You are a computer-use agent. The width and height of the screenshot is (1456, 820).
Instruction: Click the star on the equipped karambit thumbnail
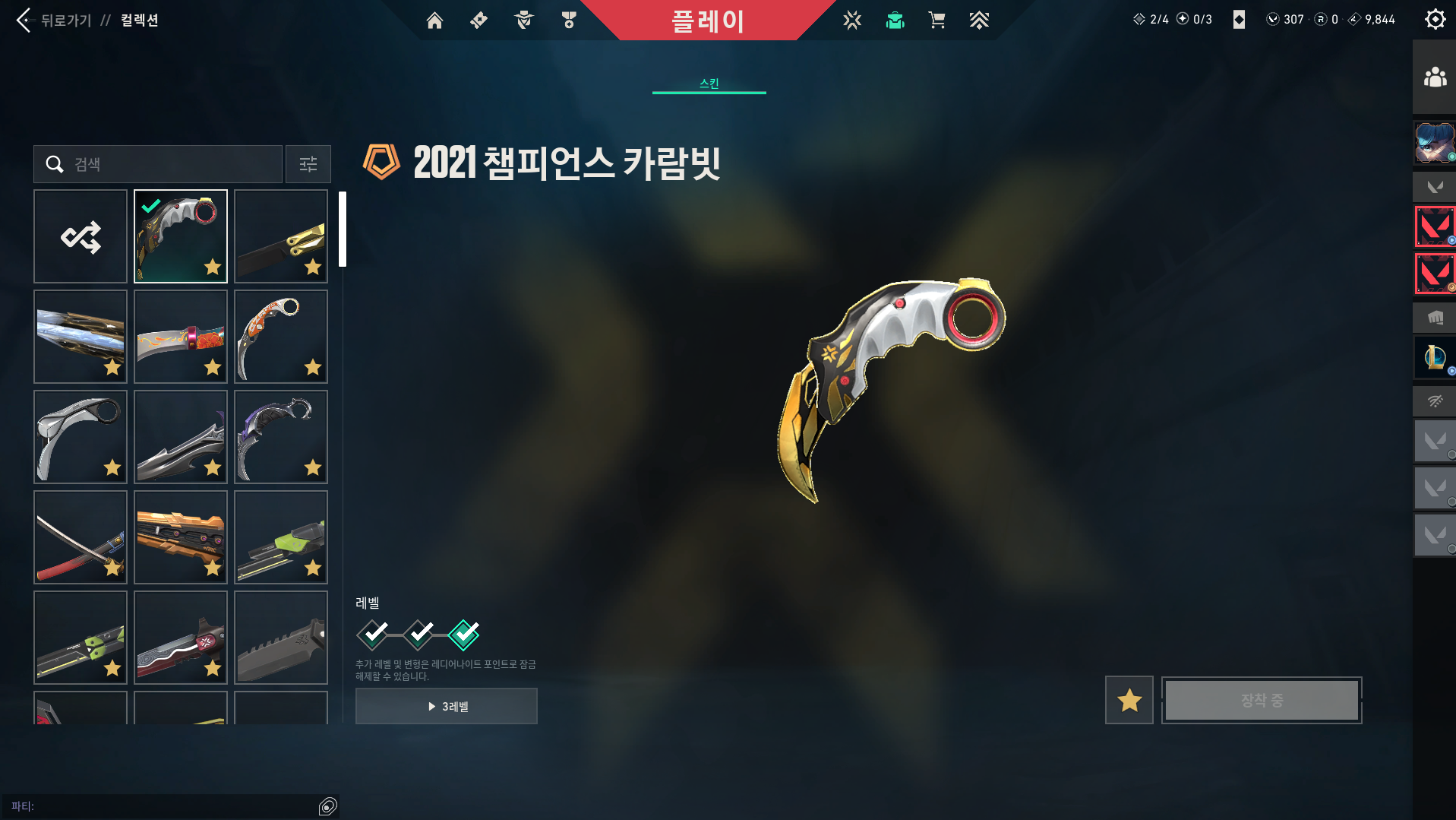pos(213,268)
